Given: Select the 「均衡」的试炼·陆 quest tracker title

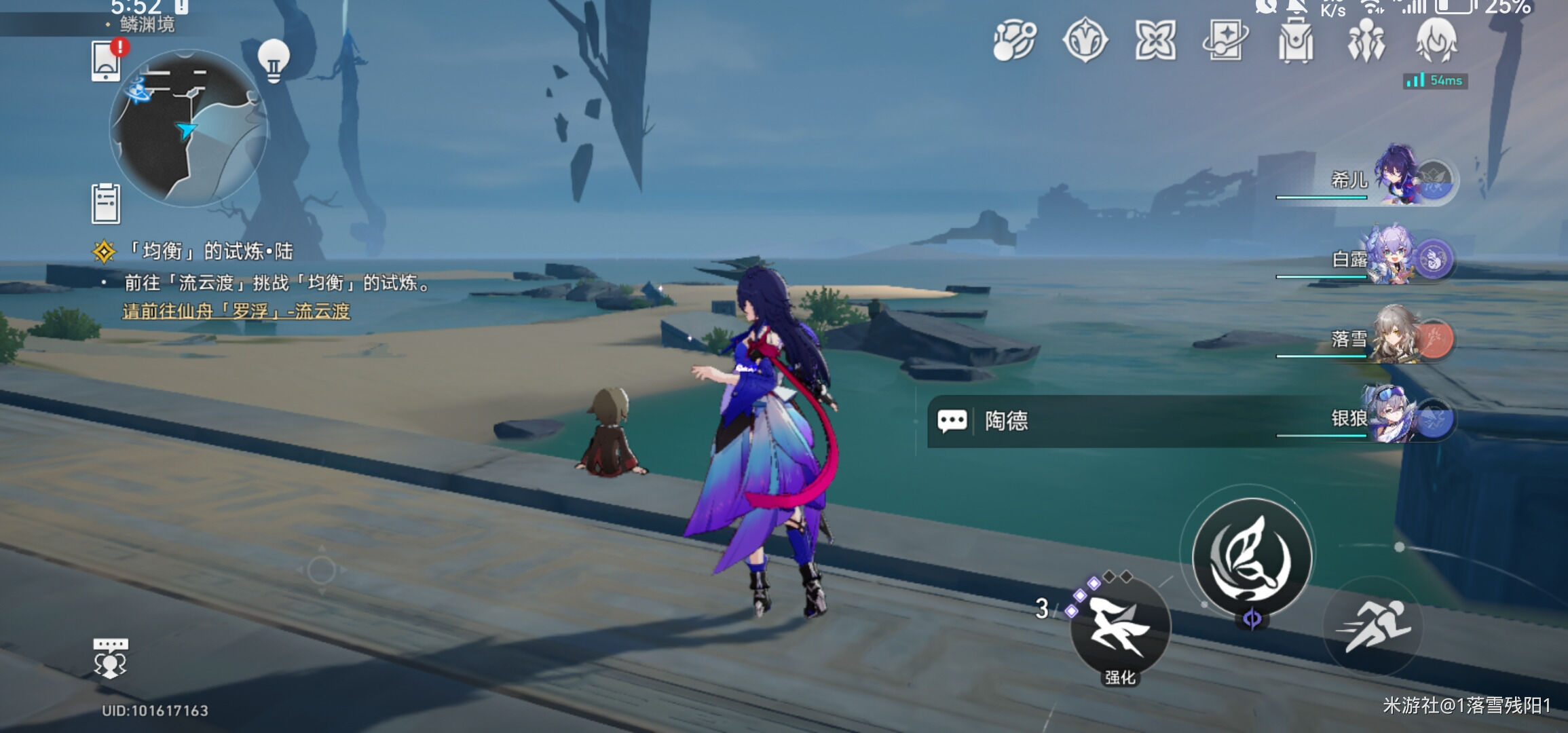Looking at the screenshot, I should (x=210, y=252).
